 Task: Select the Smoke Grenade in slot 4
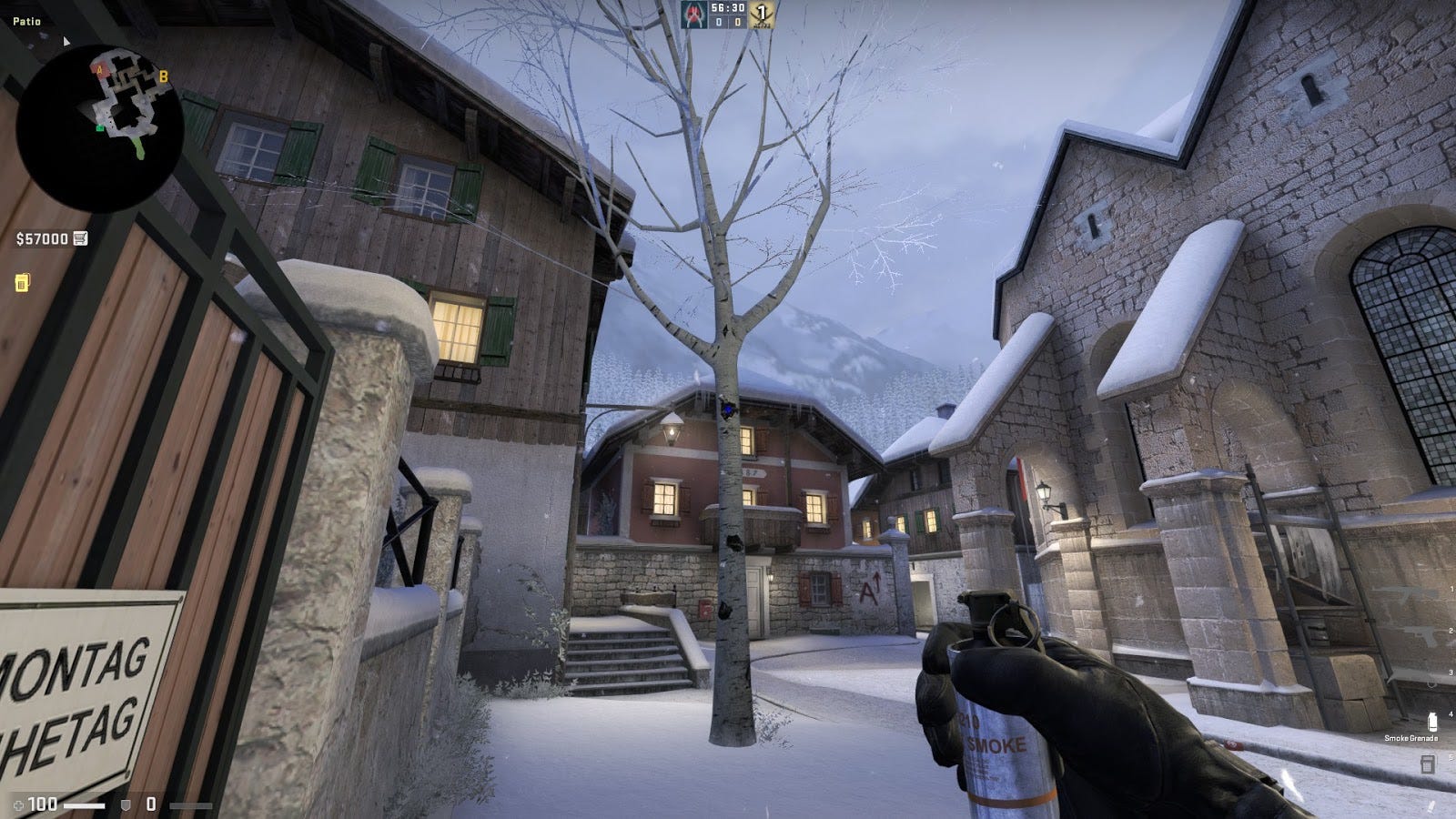1432,722
